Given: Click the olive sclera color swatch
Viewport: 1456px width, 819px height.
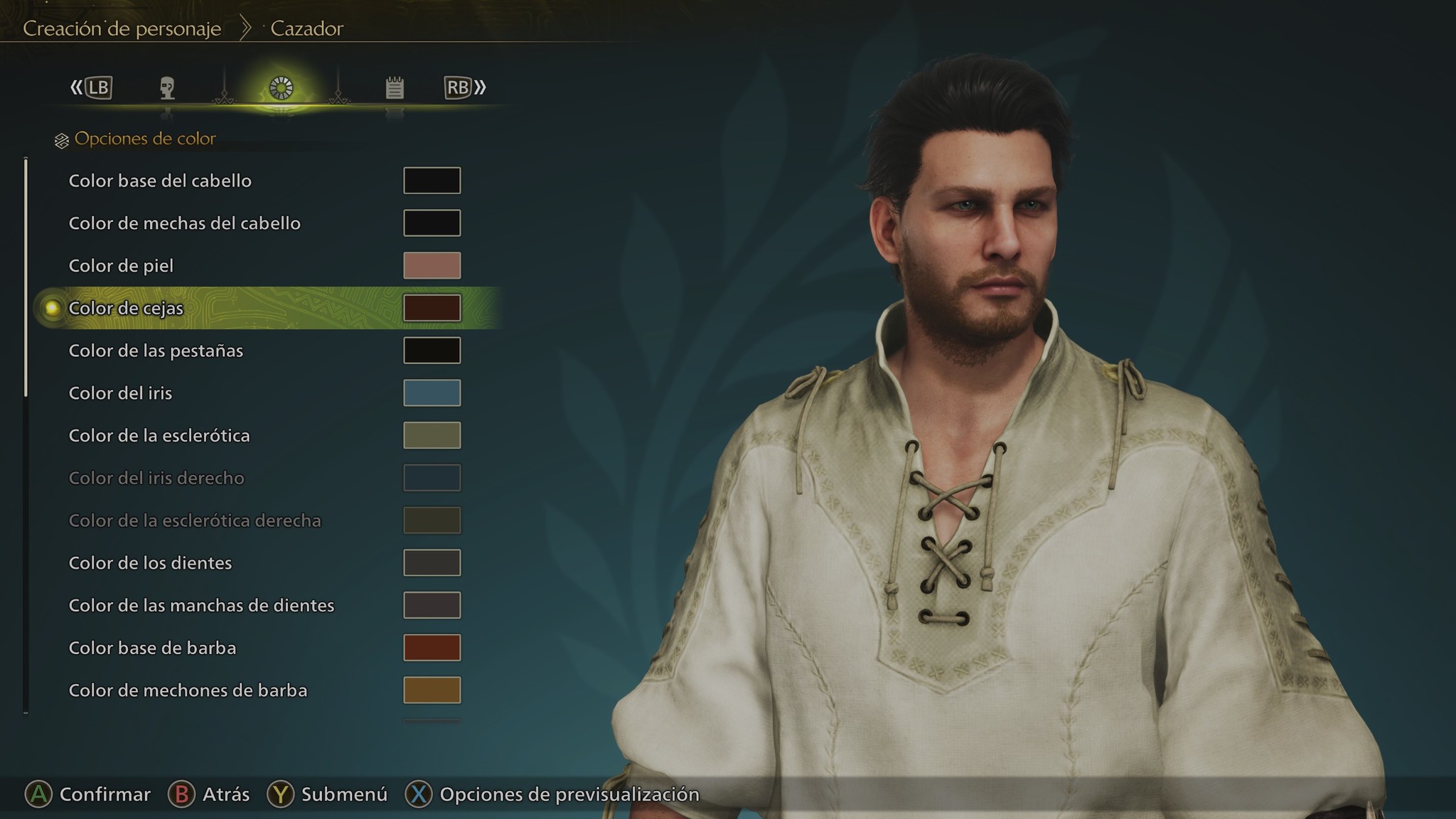Looking at the screenshot, I should click(x=432, y=436).
